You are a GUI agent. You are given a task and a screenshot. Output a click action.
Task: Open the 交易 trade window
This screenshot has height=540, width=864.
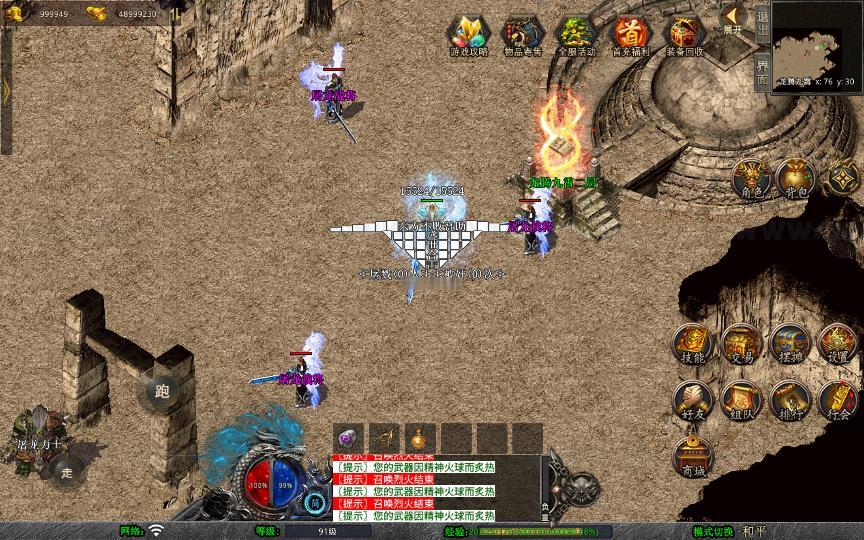tap(741, 343)
